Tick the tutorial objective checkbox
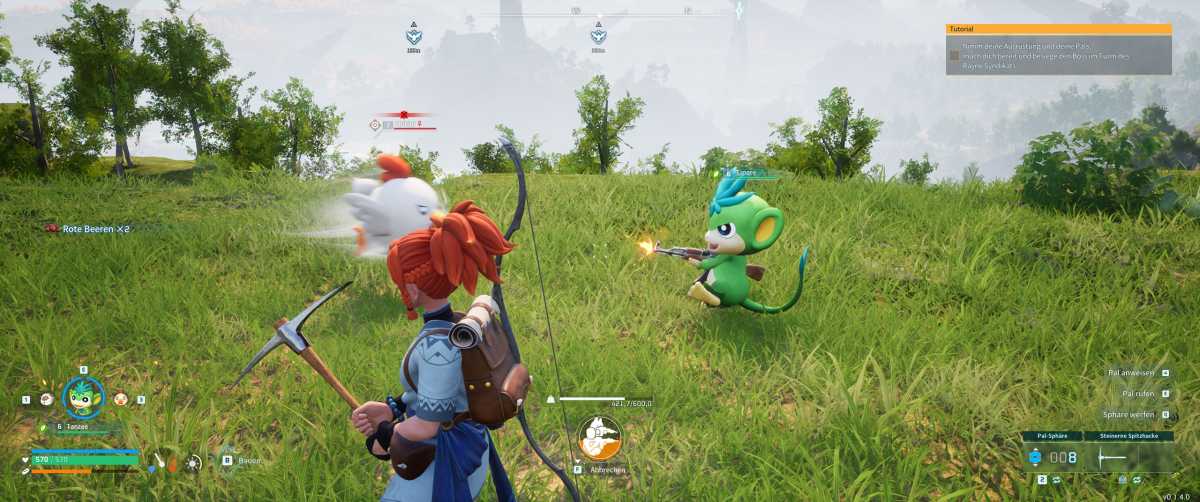 [x=954, y=56]
